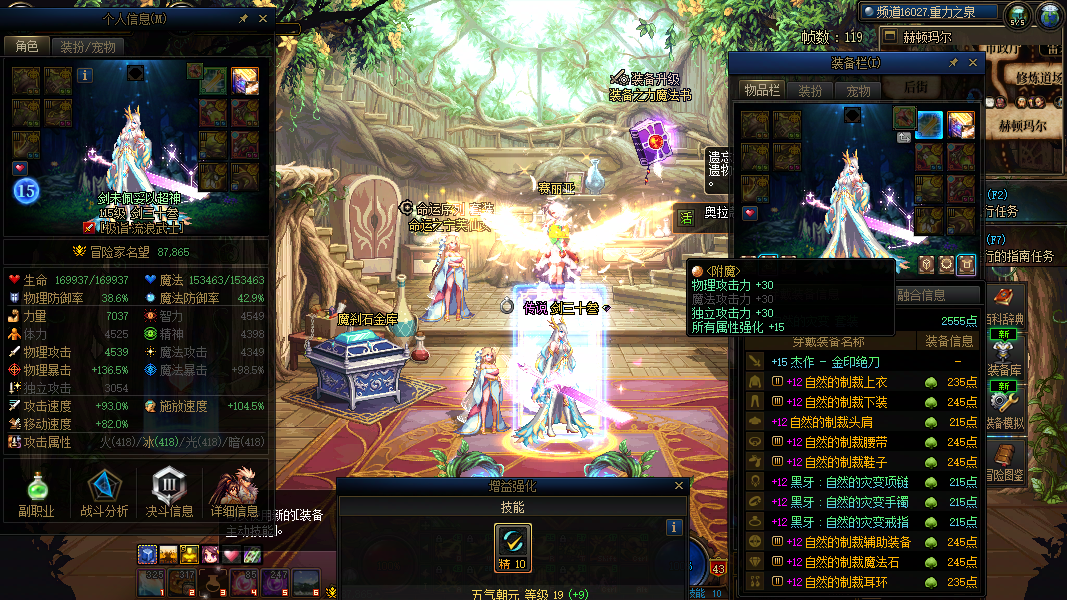1067x600 pixels.
Task: Pin the 装备栏 window
Action: click(x=953, y=63)
